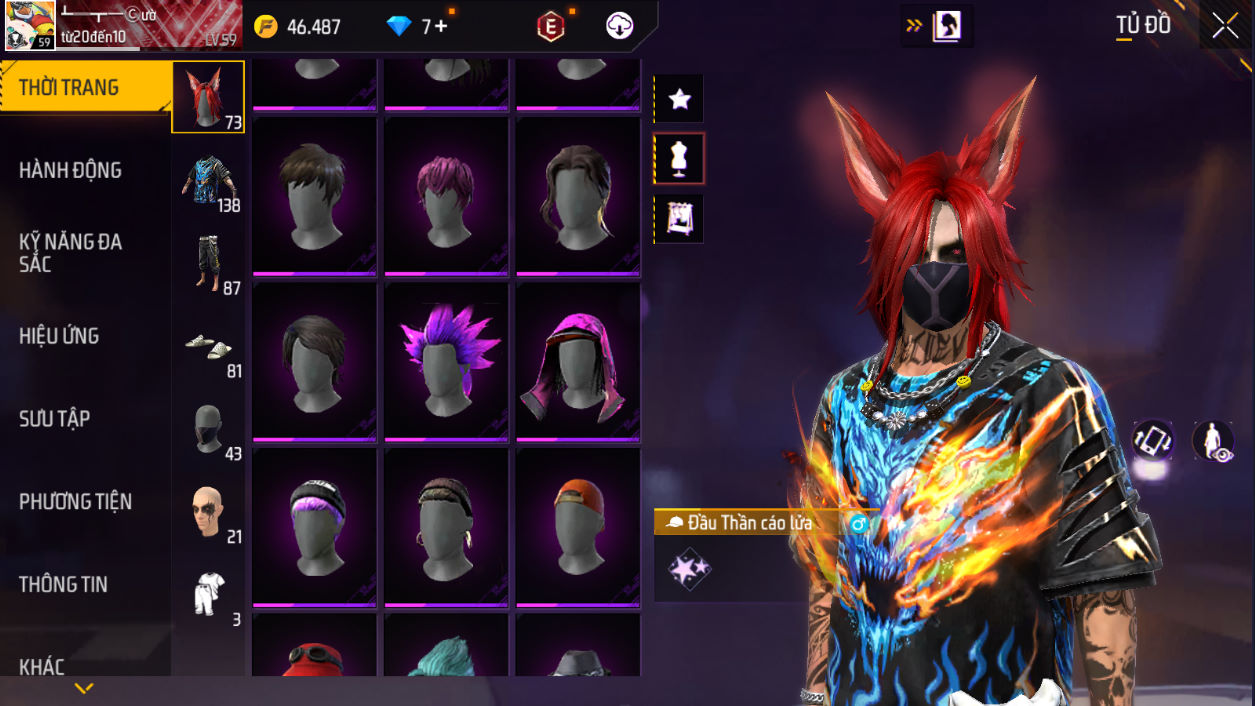Select the fox-ear head subcategory
The width and height of the screenshot is (1255, 706).
point(208,97)
